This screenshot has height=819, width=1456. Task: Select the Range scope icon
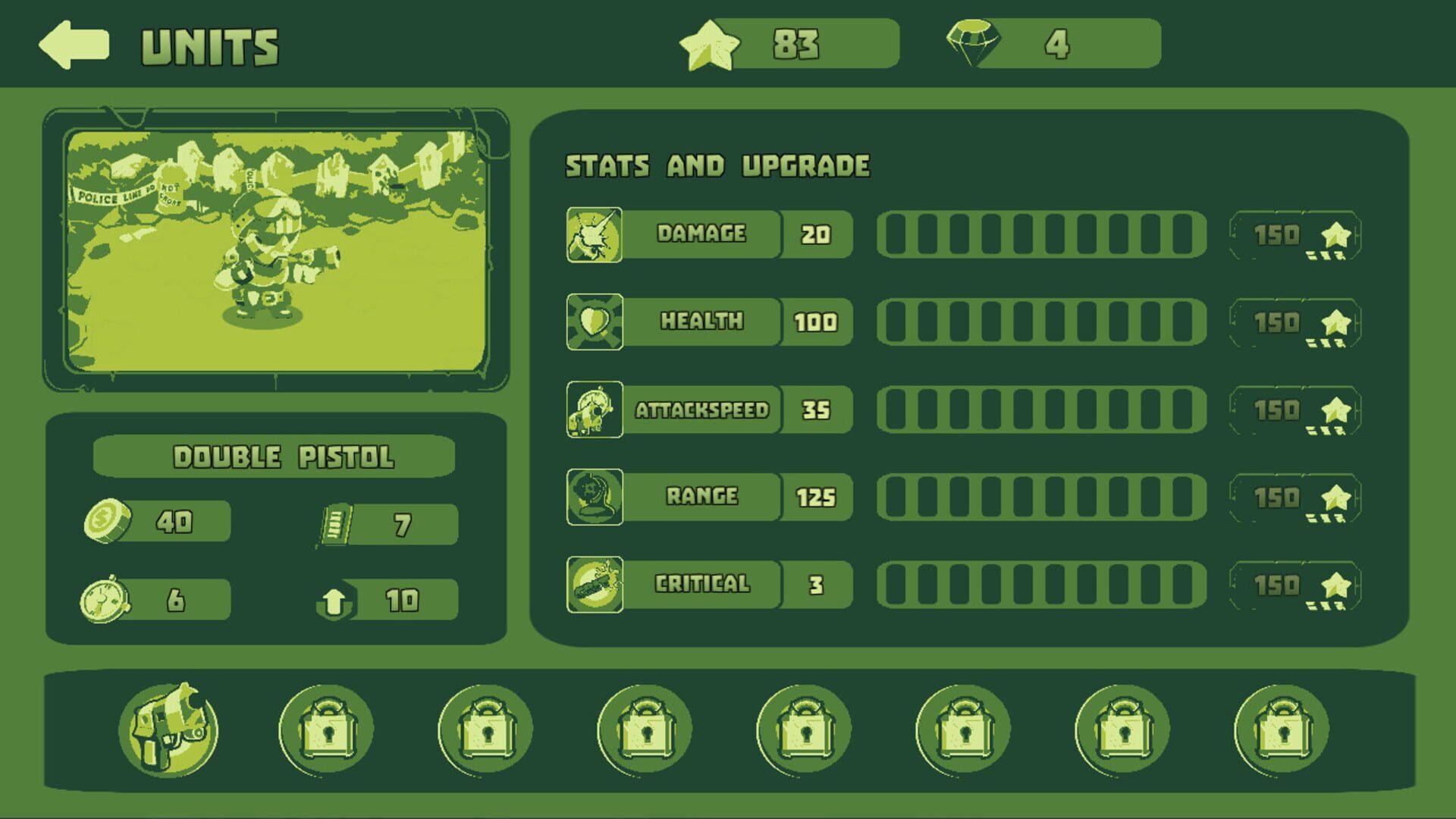tap(594, 497)
